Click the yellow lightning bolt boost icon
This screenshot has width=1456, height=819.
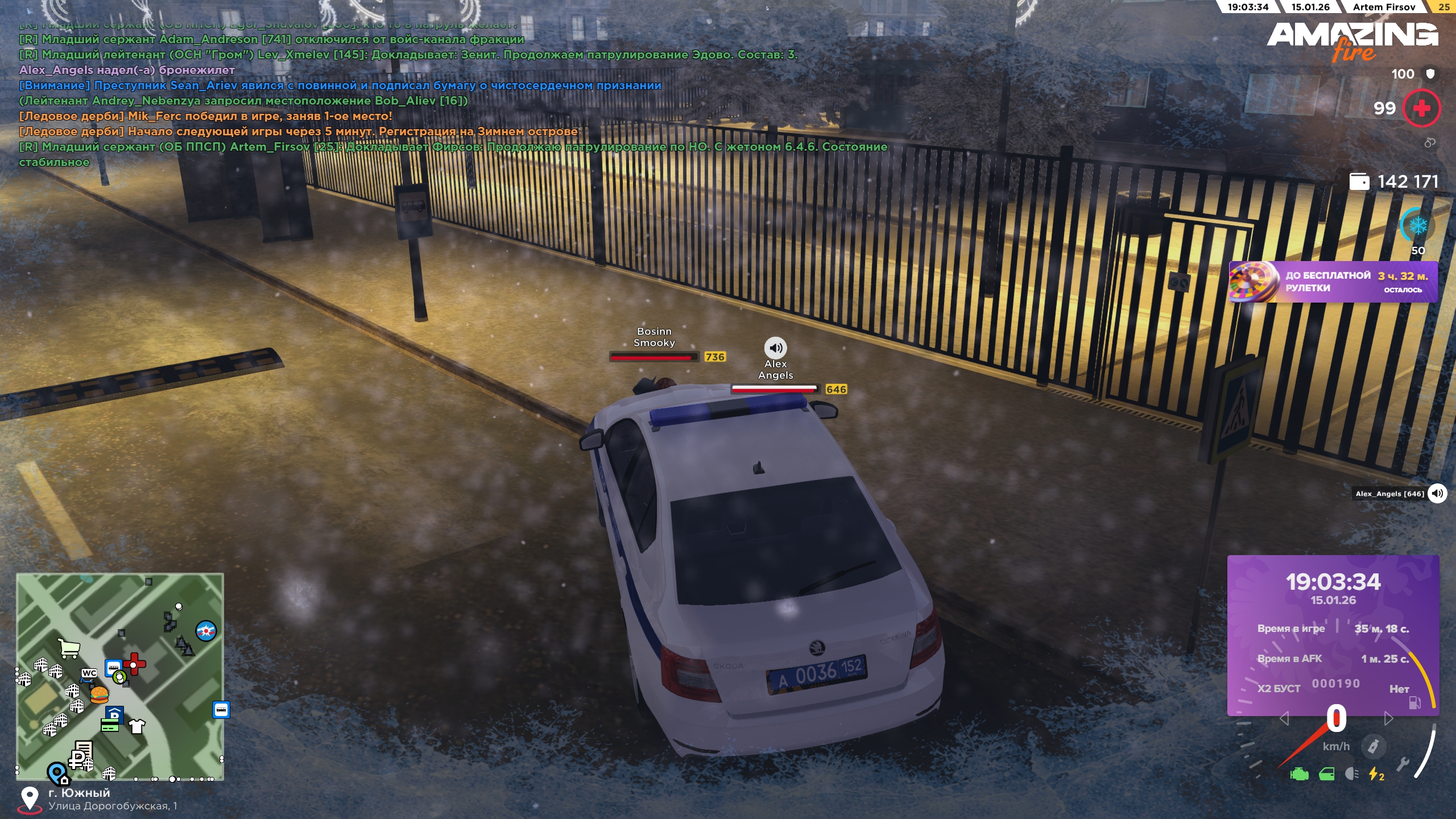click(x=1376, y=774)
